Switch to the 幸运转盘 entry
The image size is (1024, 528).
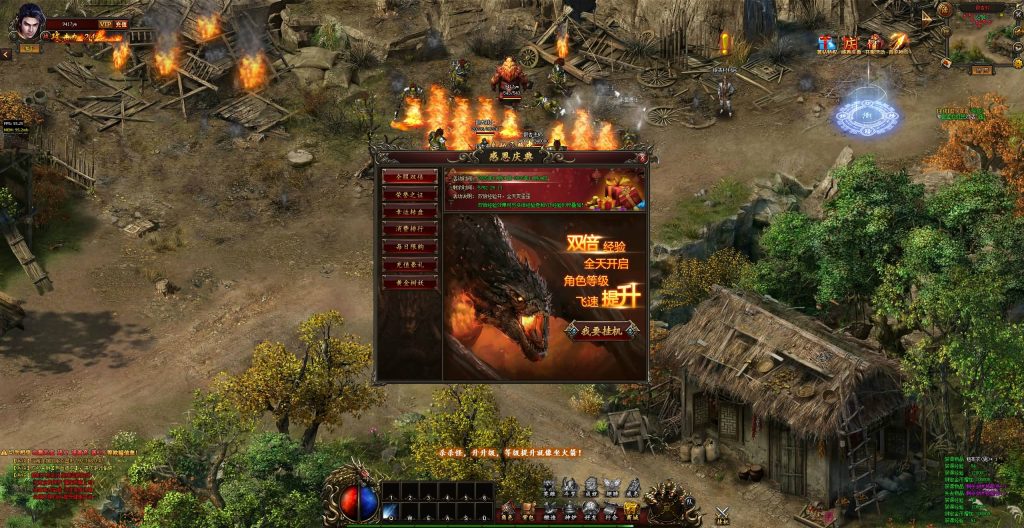click(409, 212)
